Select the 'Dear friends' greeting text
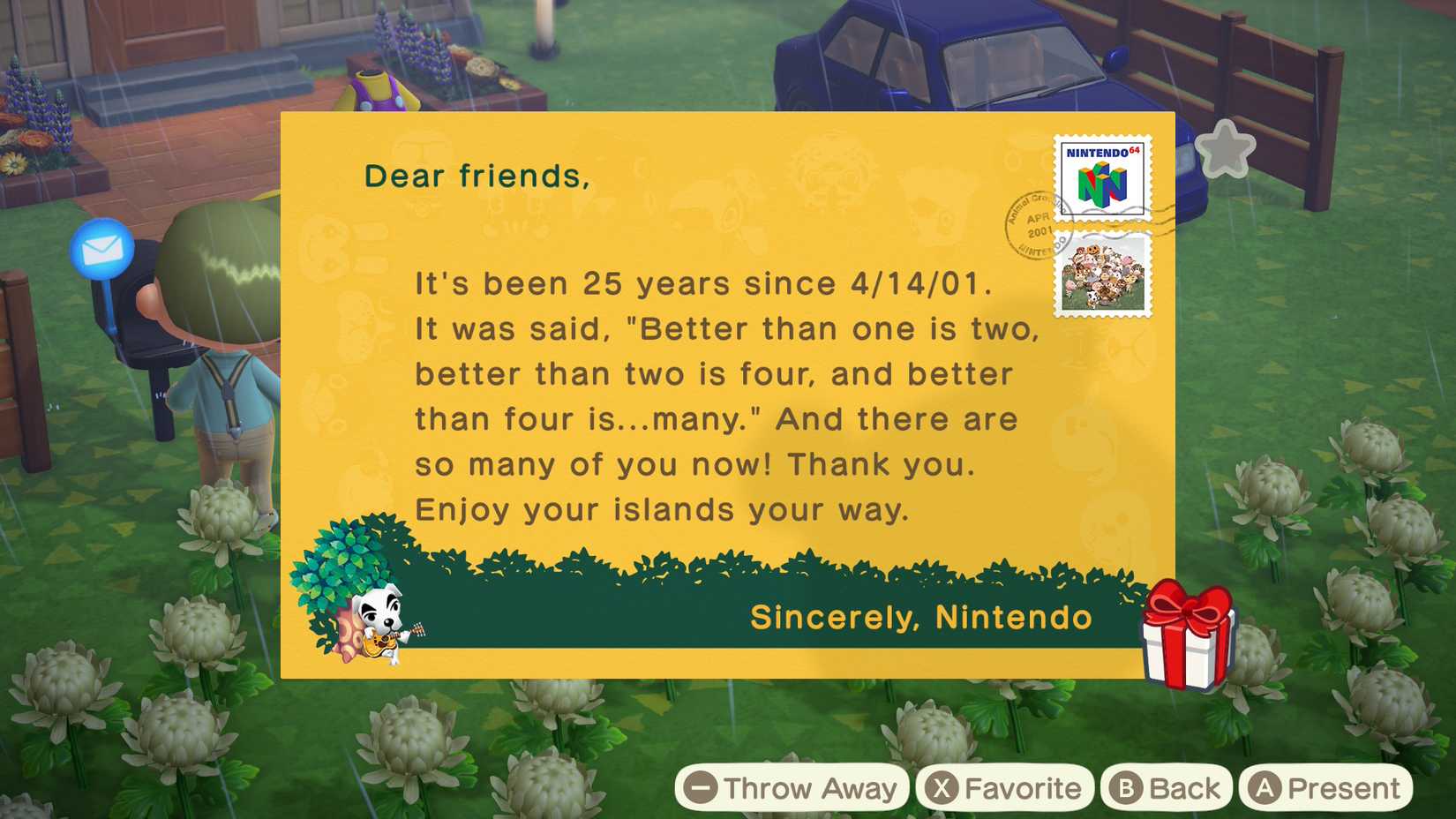This screenshot has width=1456, height=819. [477, 176]
